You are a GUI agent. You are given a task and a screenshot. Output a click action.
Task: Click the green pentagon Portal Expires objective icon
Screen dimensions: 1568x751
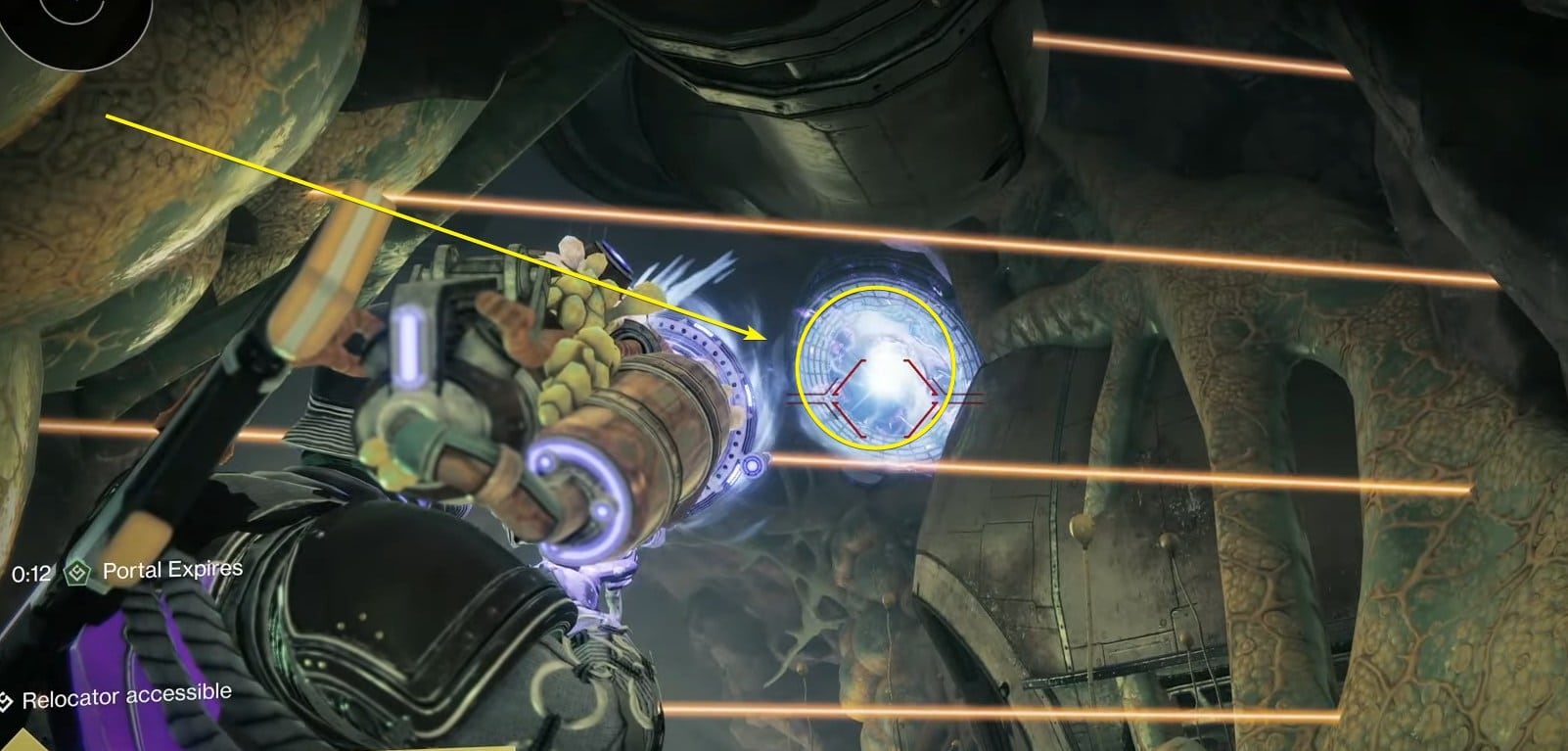coord(78,571)
